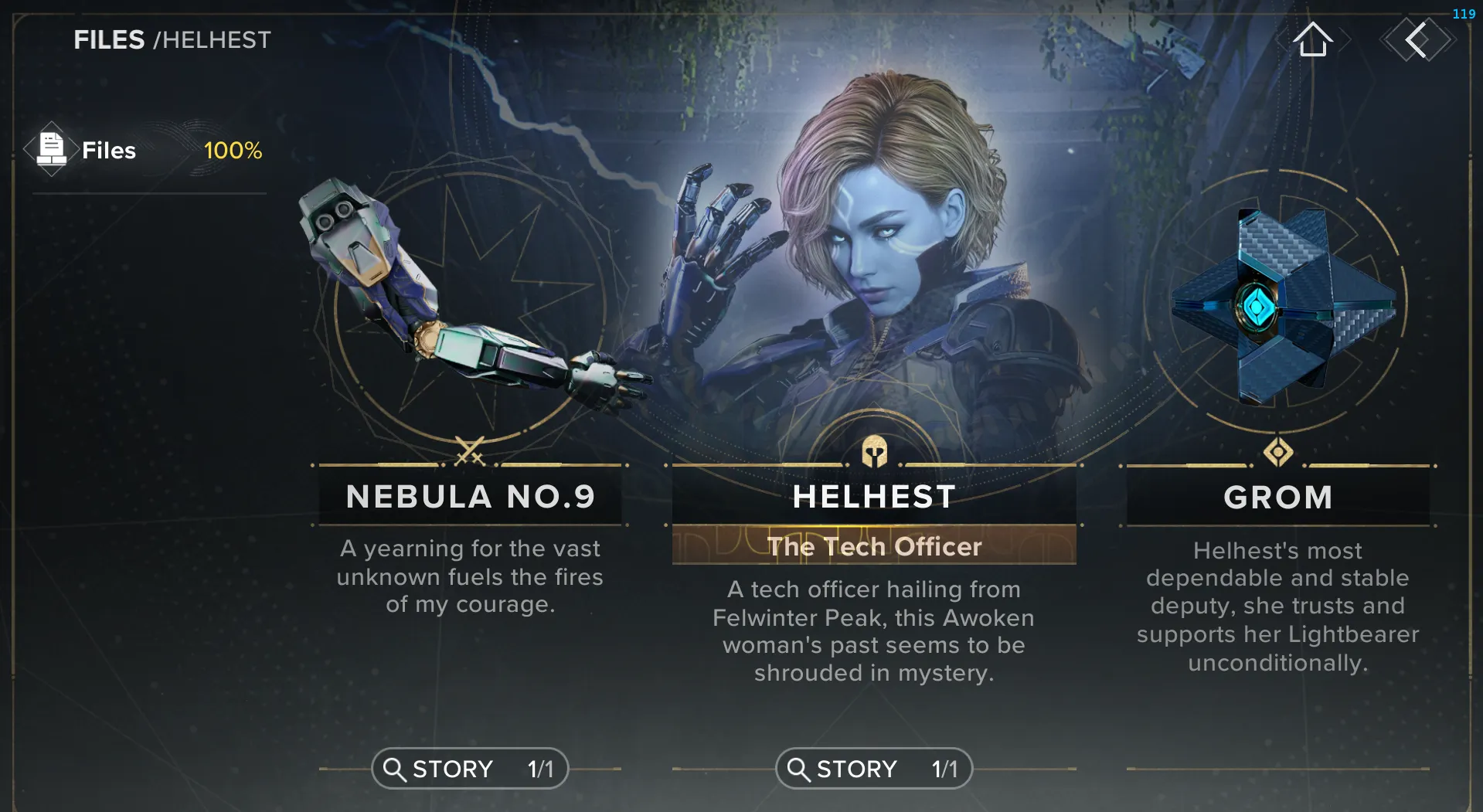Click the 119 counter in top corner
Viewport: 1483px width, 812px height.
1464,12
